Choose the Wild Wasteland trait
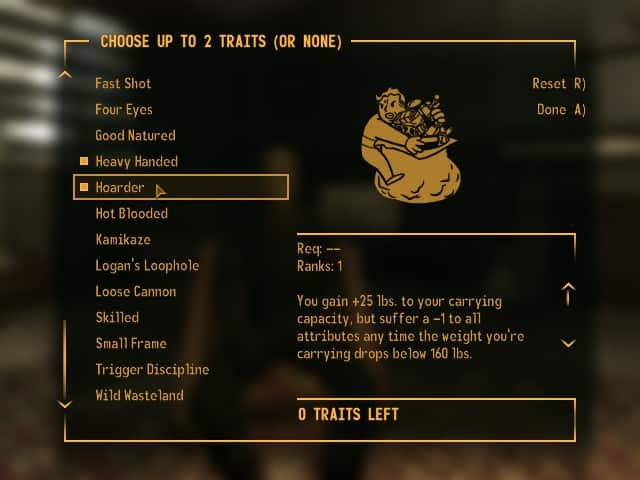 pos(139,395)
